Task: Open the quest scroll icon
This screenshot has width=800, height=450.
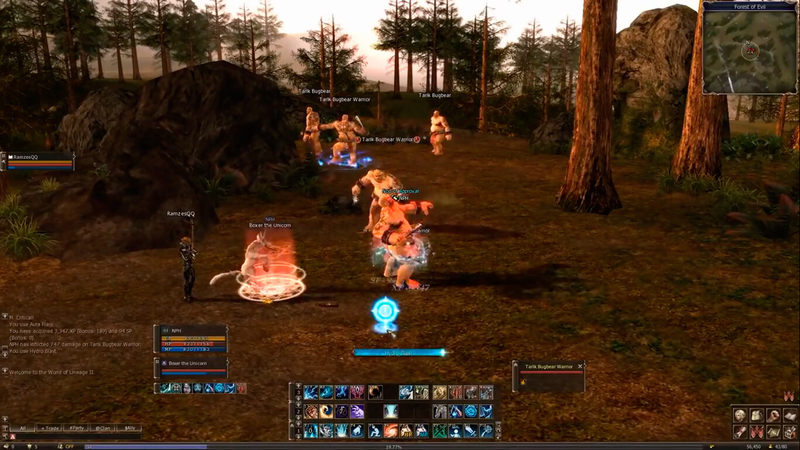Action: (740, 431)
